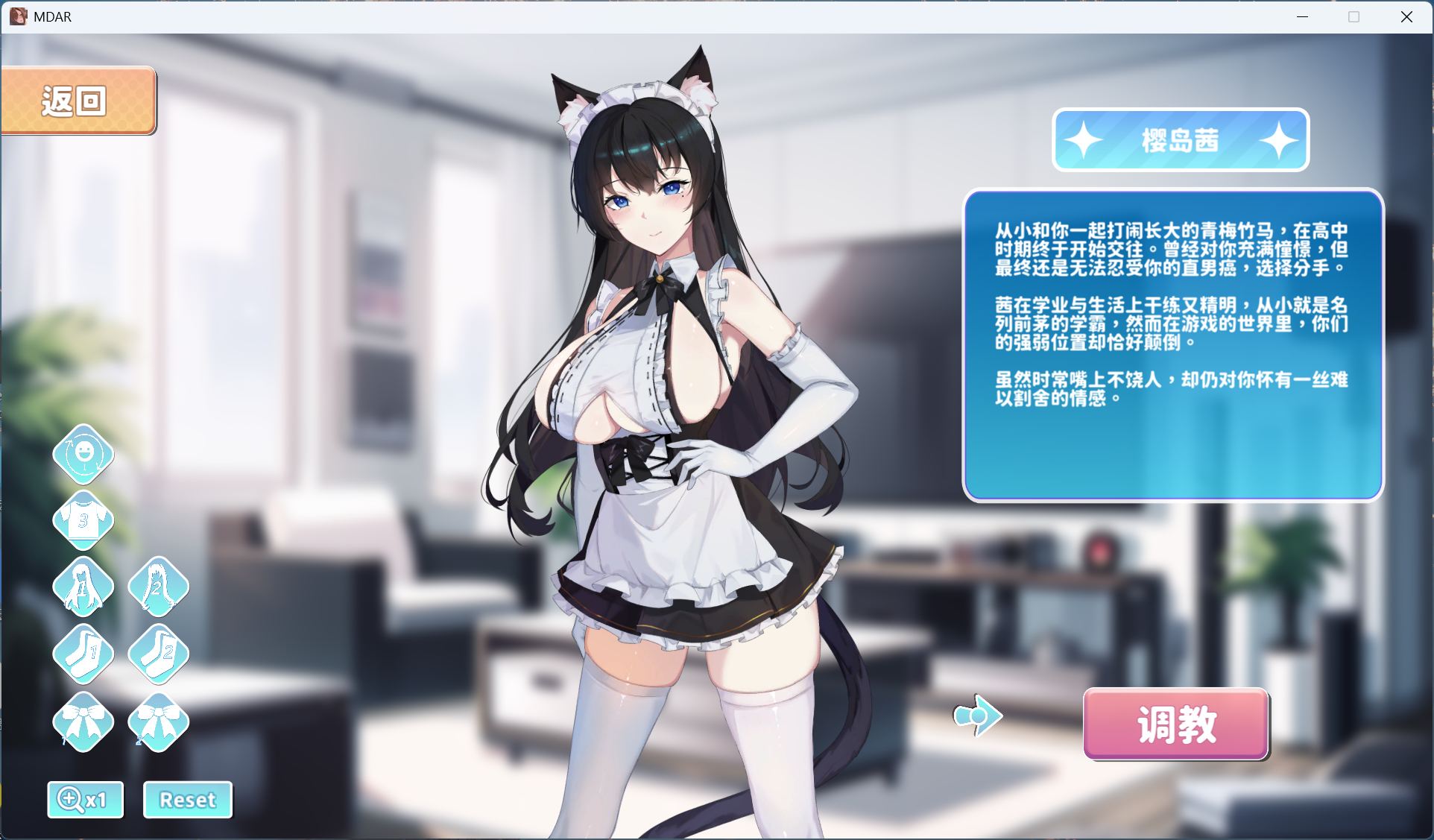Toggle hair ribbon 2
This screenshot has width=1434, height=840.
158,720
